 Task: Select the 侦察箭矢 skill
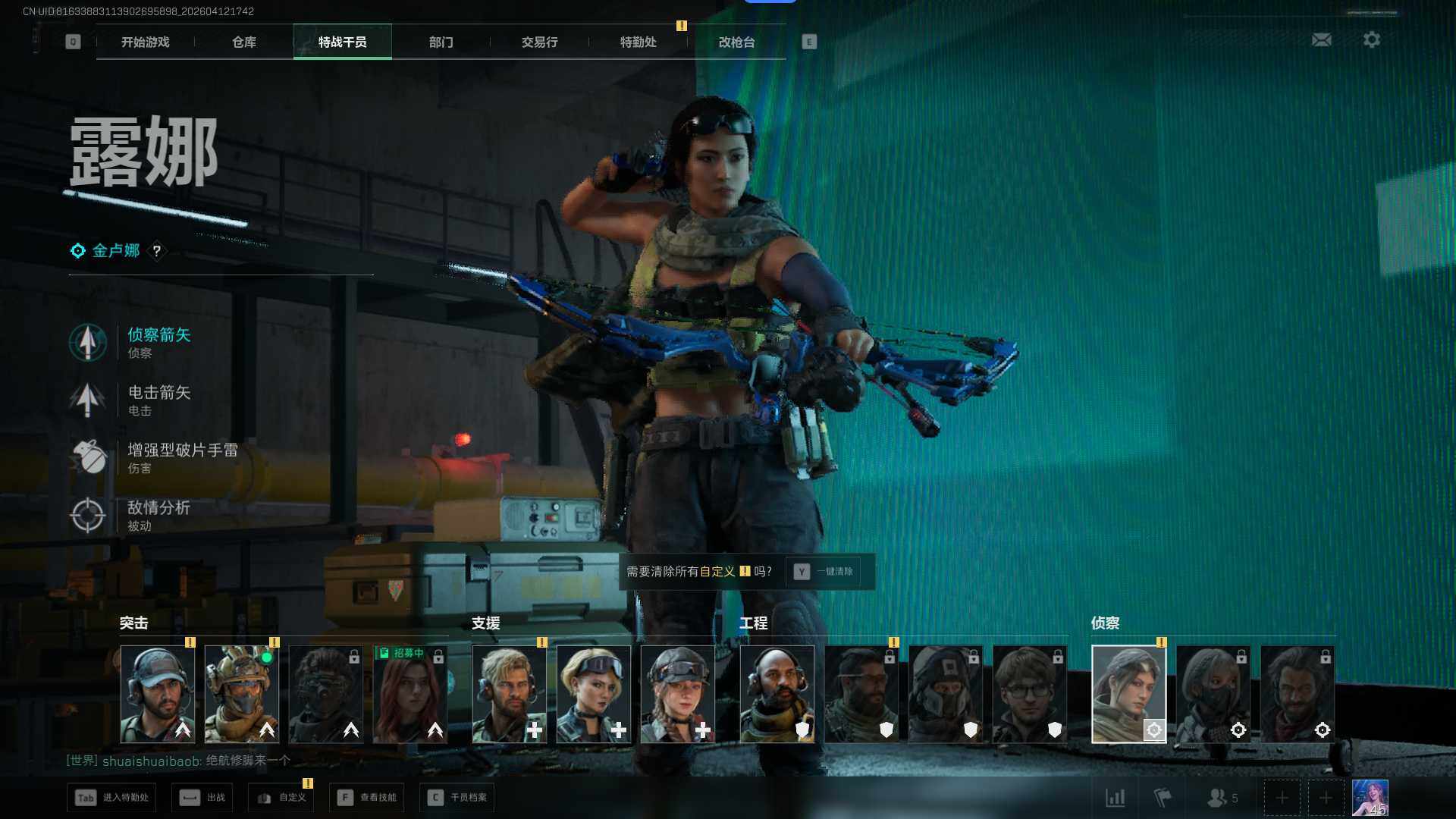158,342
